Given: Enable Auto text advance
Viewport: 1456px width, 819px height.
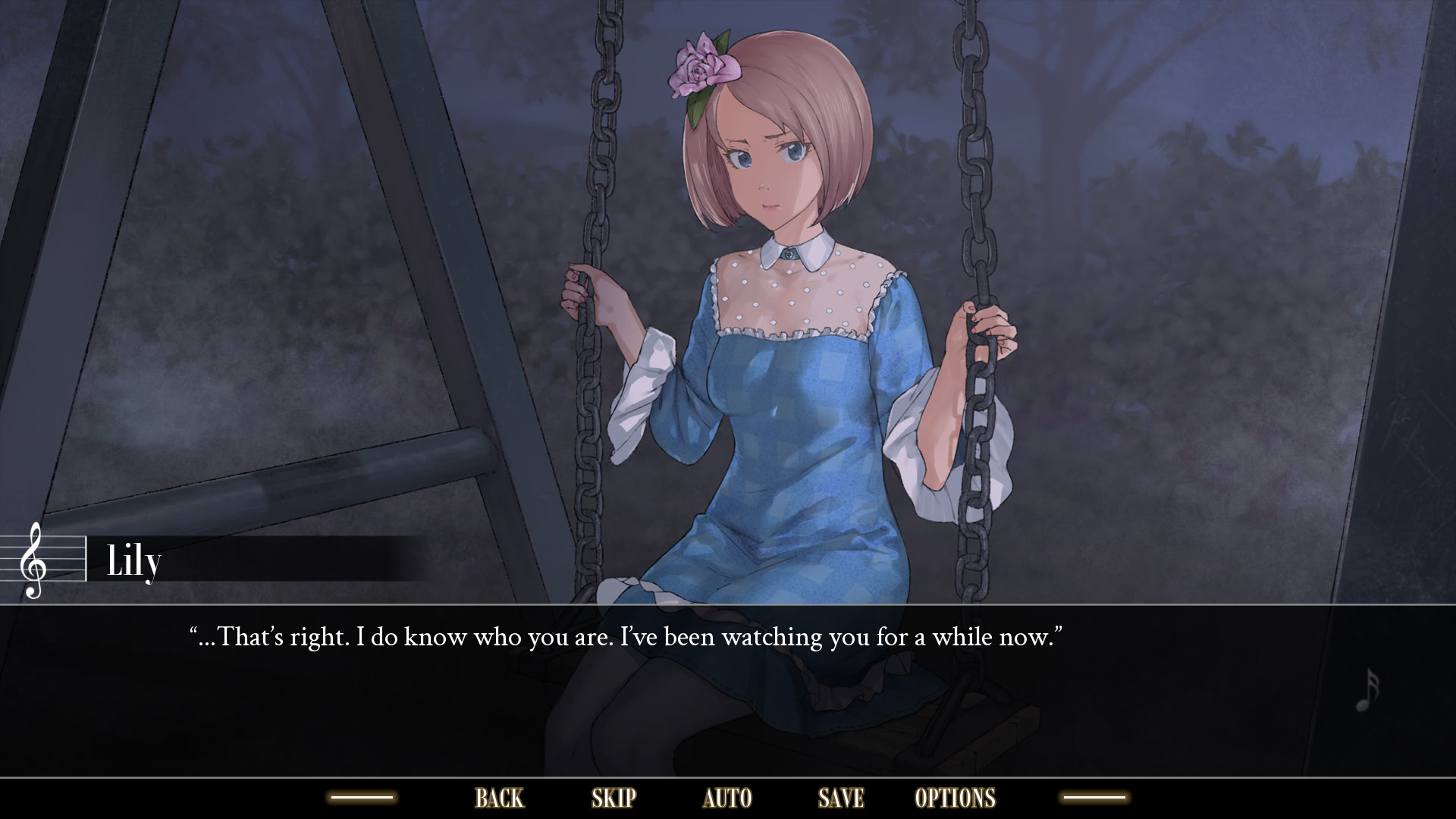Looking at the screenshot, I should (x=727, y=798).
